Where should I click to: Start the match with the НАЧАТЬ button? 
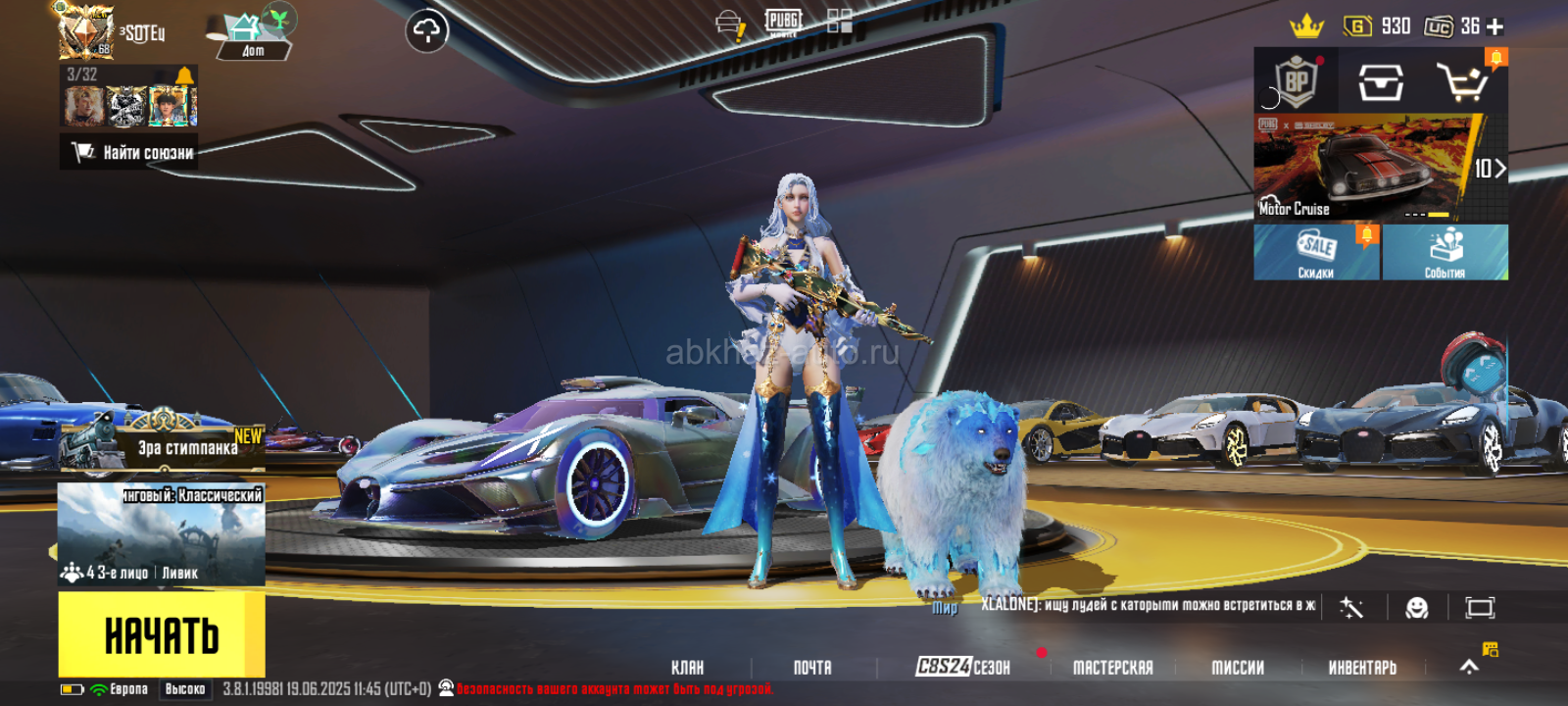point(161,635)
